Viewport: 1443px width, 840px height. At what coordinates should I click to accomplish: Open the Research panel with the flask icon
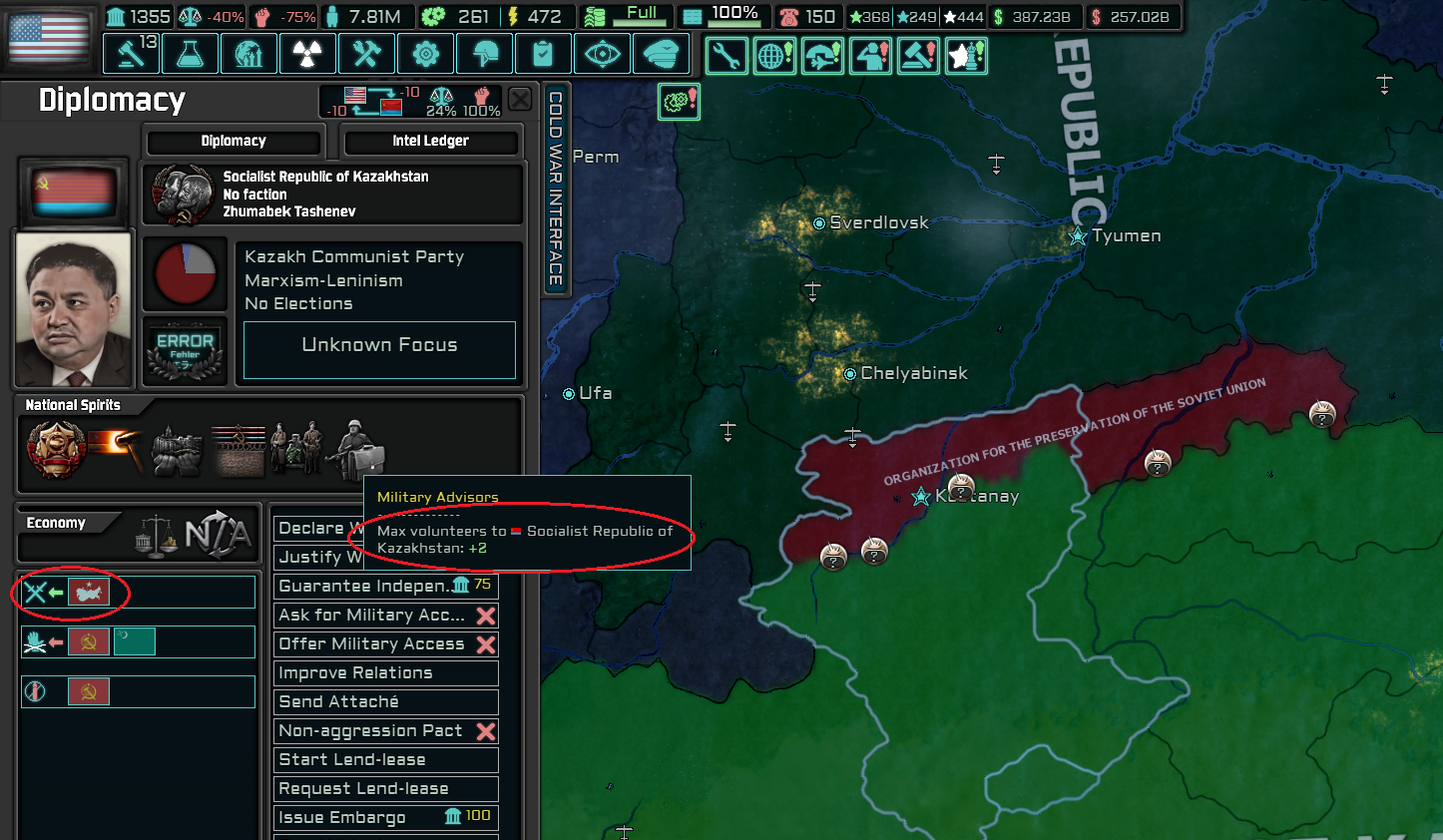tap(190, 54)
